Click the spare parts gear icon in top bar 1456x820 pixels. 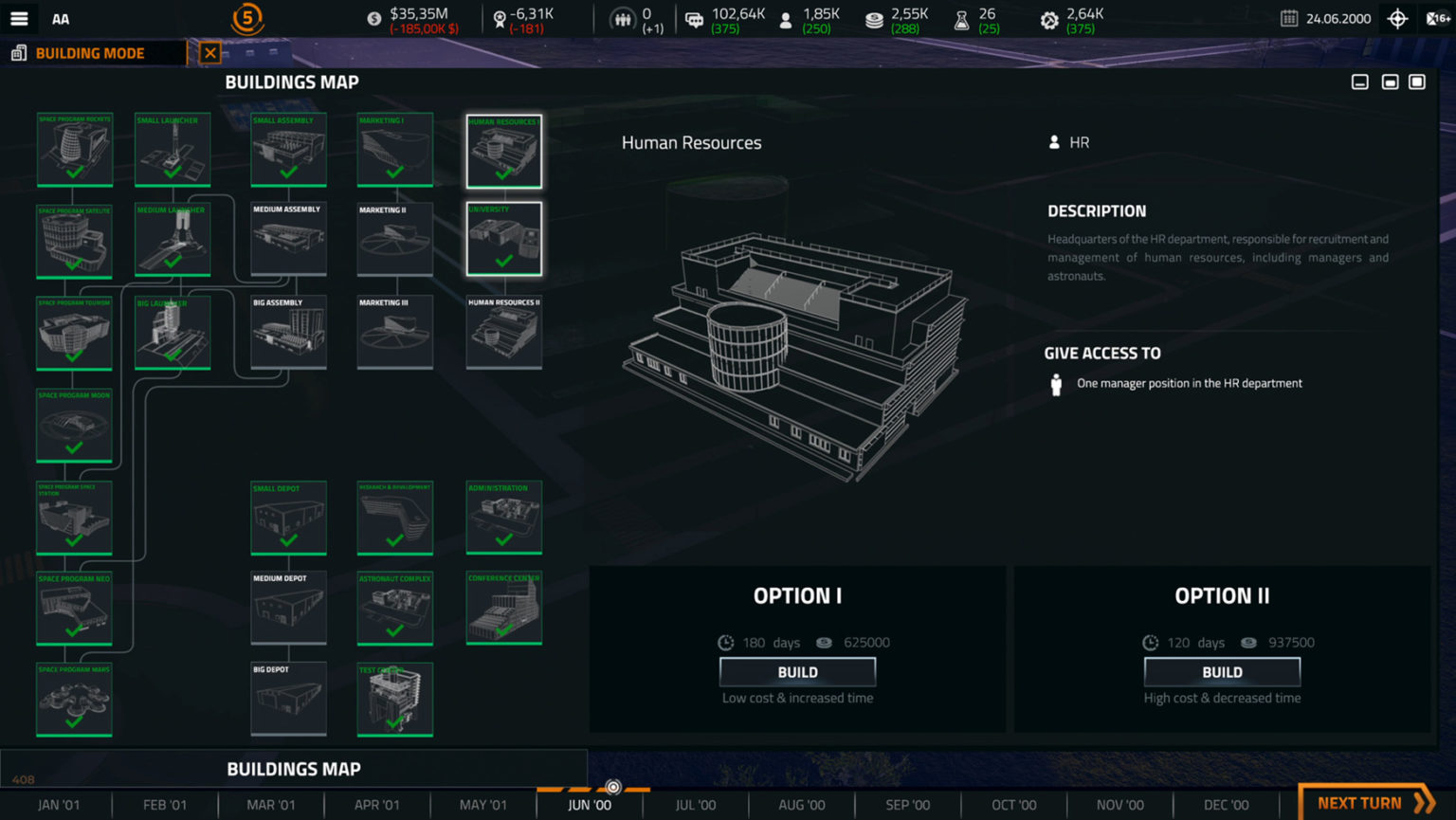click(x=1049, y=17)
